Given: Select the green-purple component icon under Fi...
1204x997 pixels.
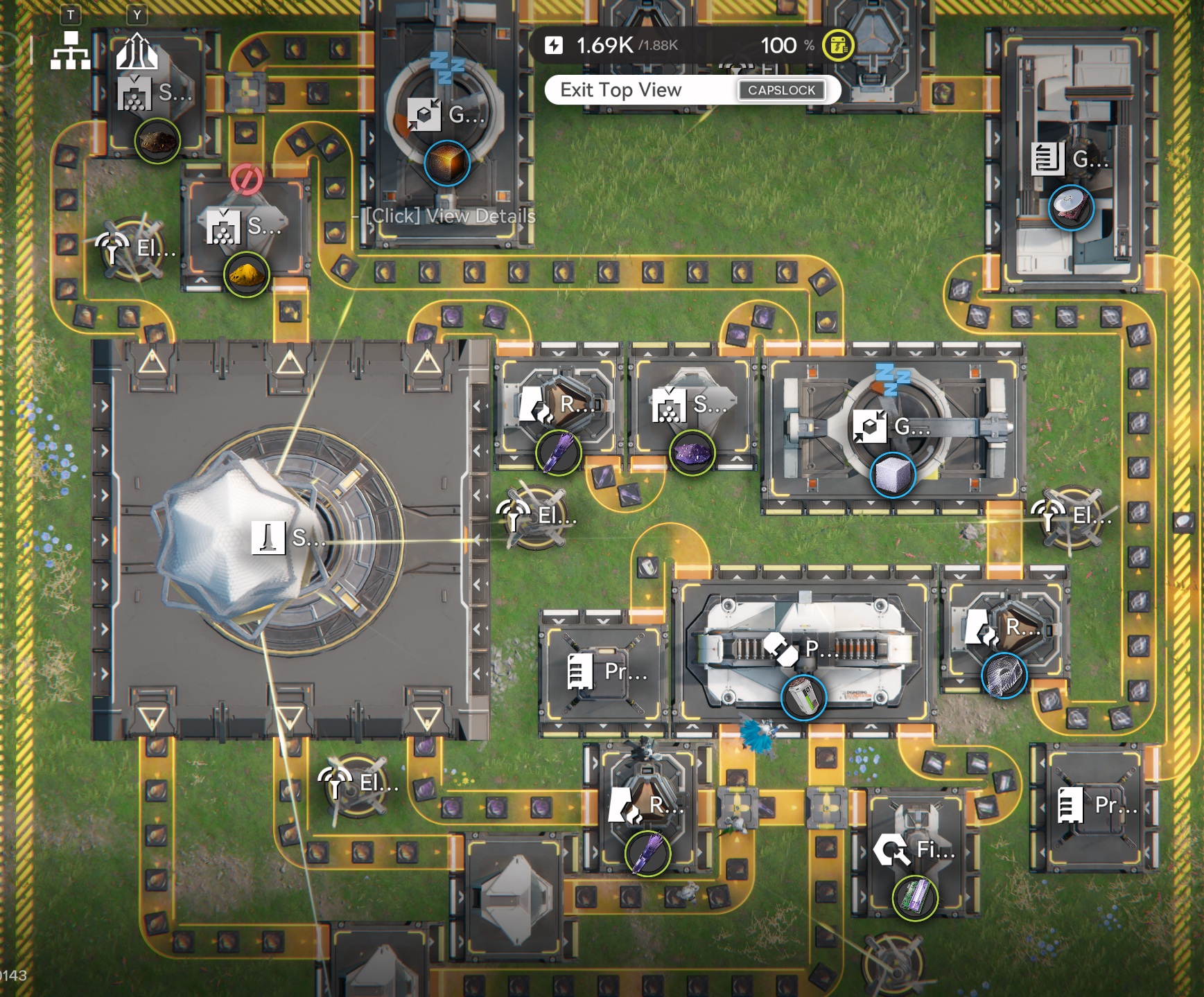Looking at the screenshot, I should pyautogui.click(x=915, y=898).
